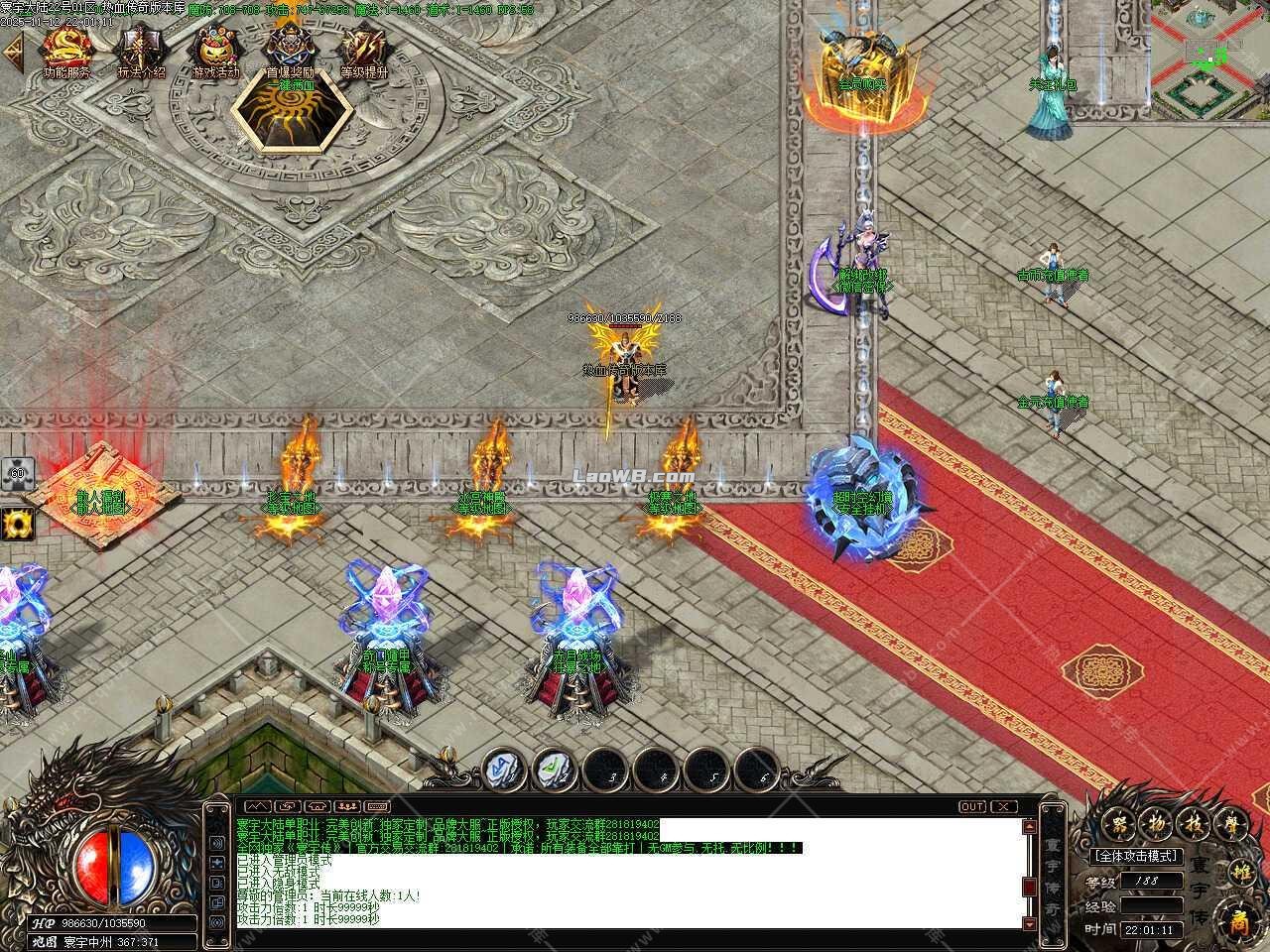Toggle the 全体攻击模式 attack mode button
This screenshot has width=1270, height=952.
[x=1136, y=855]
